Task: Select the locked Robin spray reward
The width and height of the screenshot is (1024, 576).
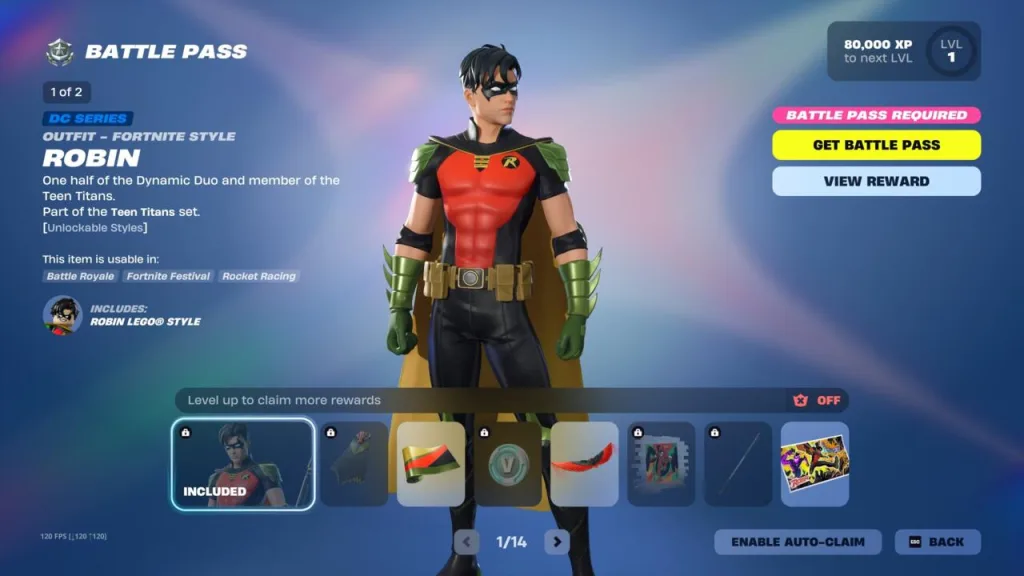Action: click(x=661, y=464)
